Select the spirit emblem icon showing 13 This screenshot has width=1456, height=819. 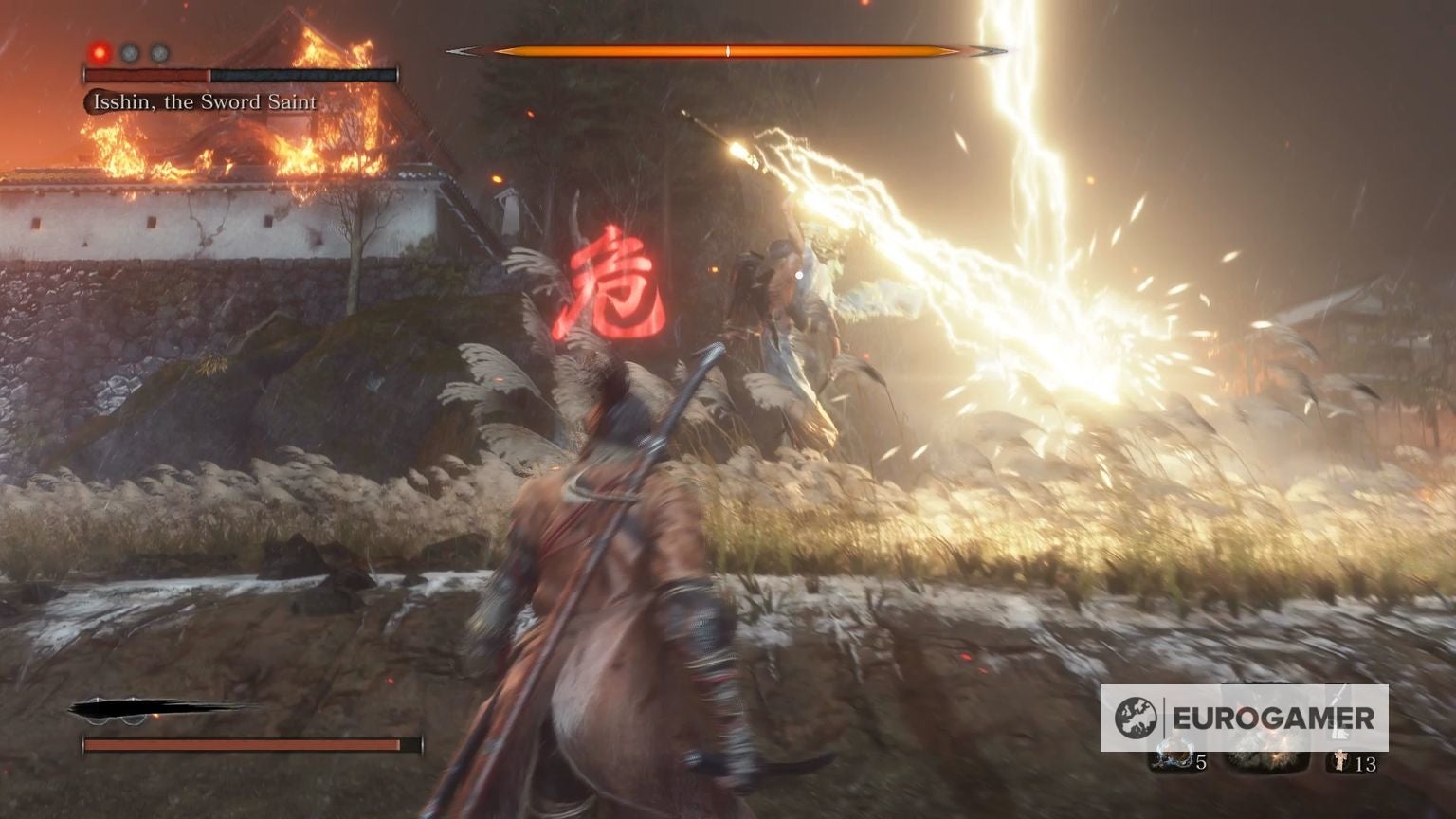point(1340,760)
